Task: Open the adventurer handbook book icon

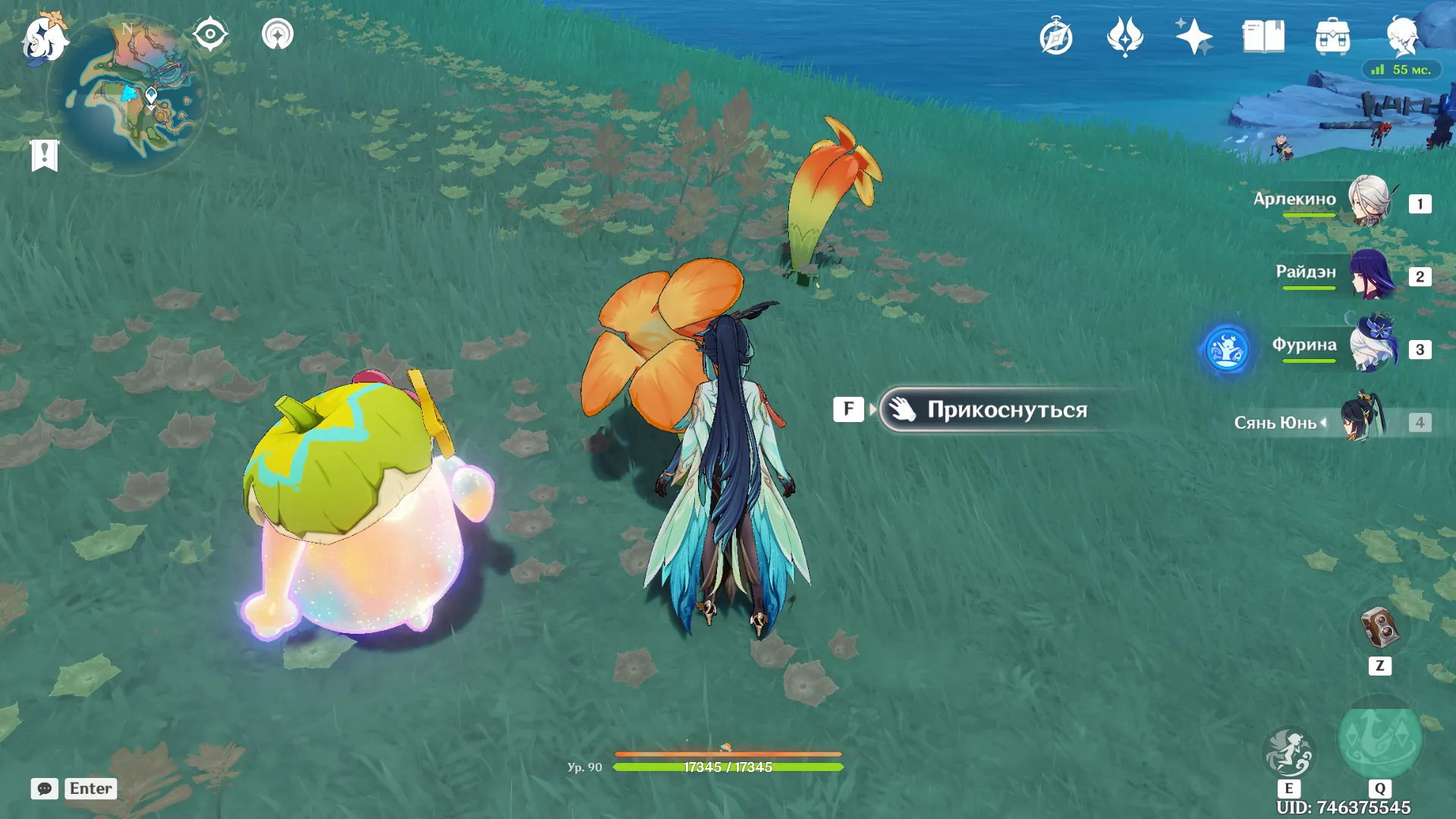Action: [x=1263, y=36]
